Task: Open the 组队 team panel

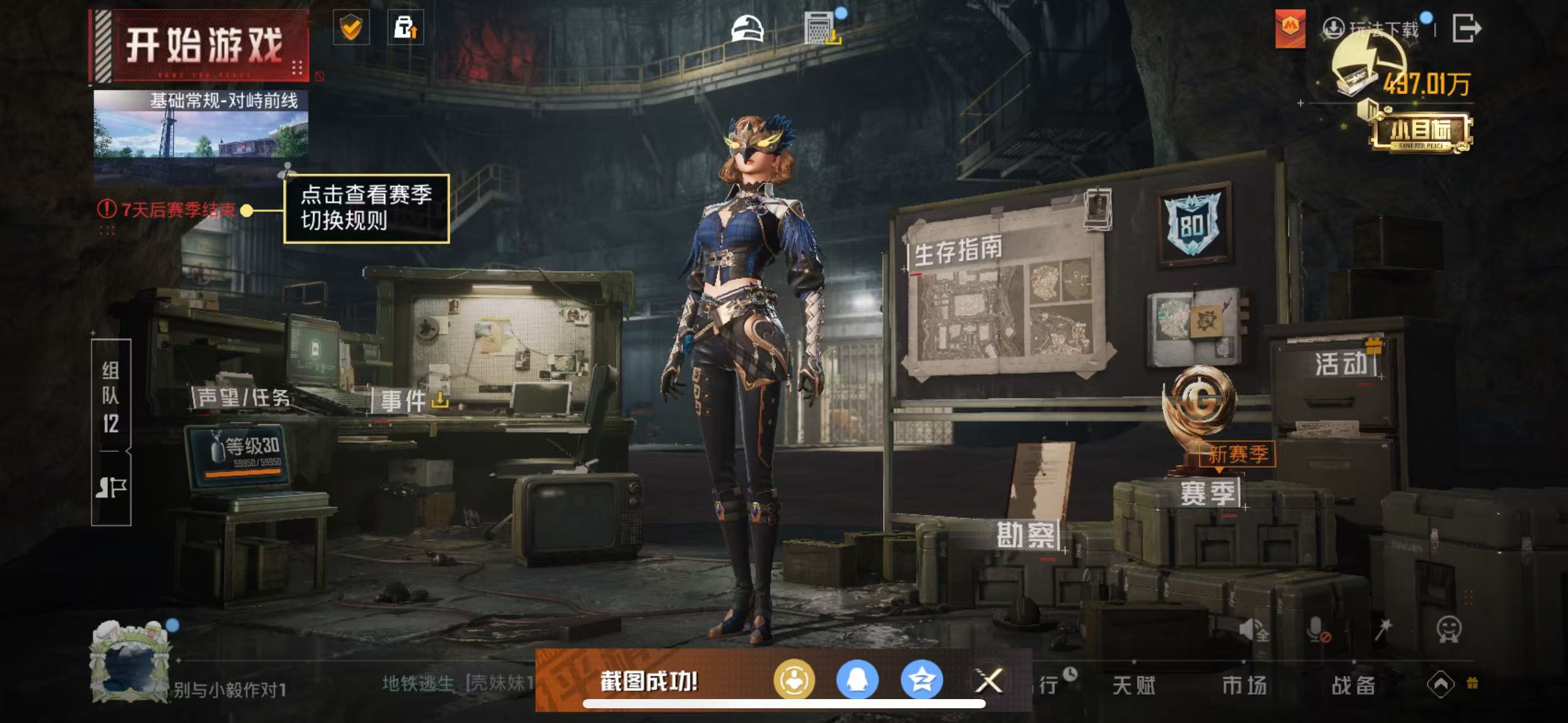Action: 110,397
